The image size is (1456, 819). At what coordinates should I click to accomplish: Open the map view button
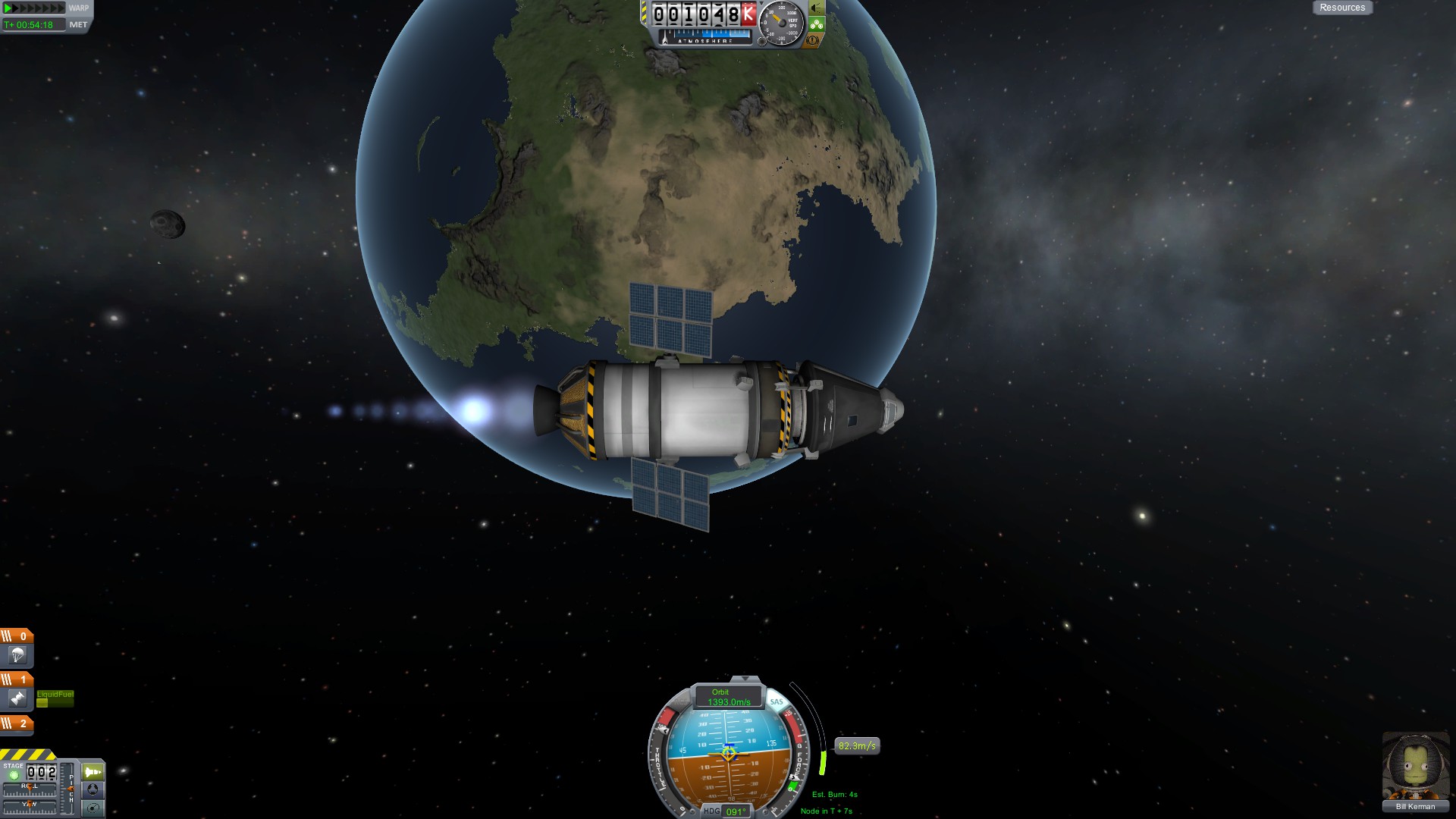[x=93, y=808]
